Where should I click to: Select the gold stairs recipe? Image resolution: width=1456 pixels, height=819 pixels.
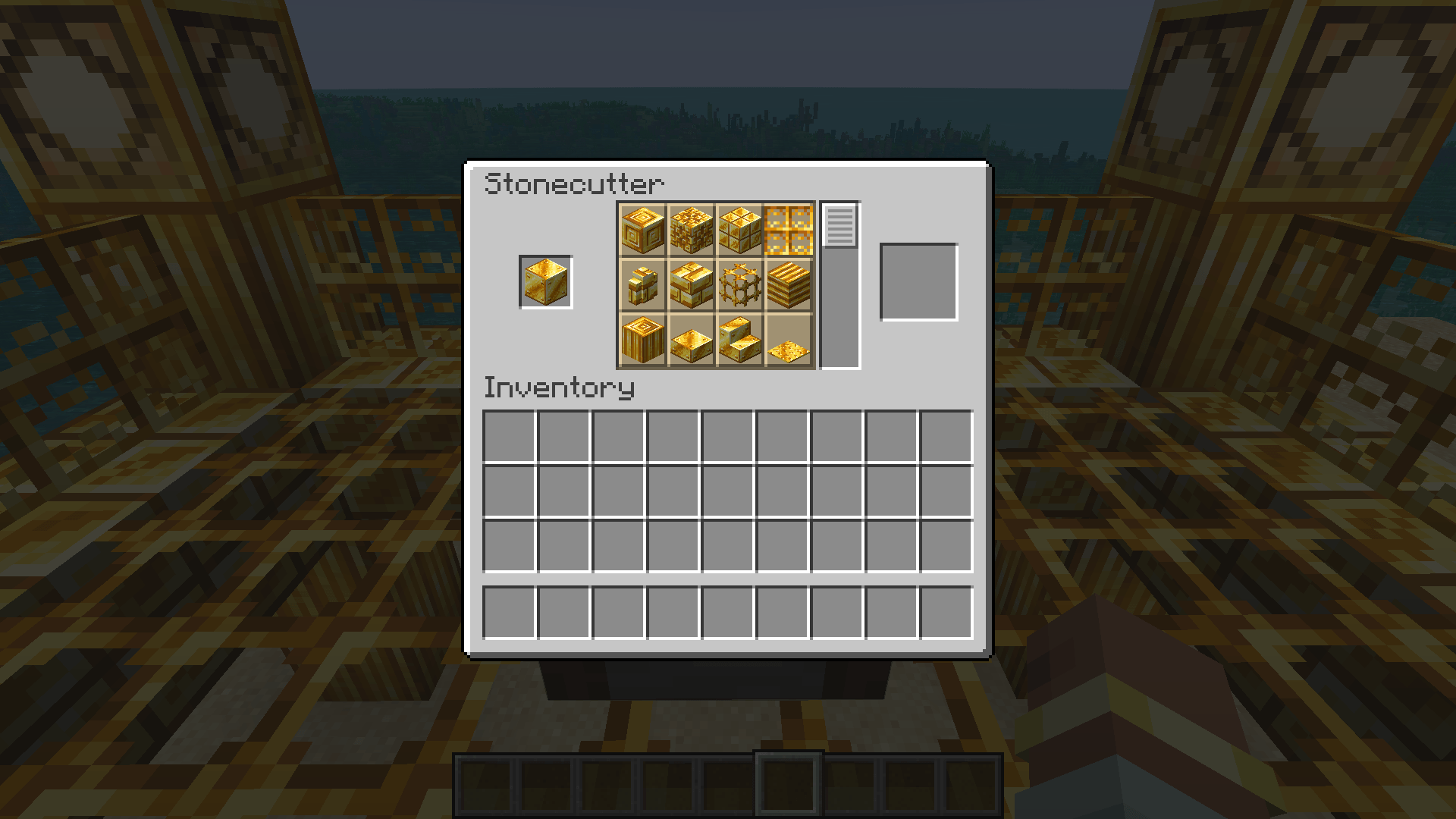(x=739, y=340)
